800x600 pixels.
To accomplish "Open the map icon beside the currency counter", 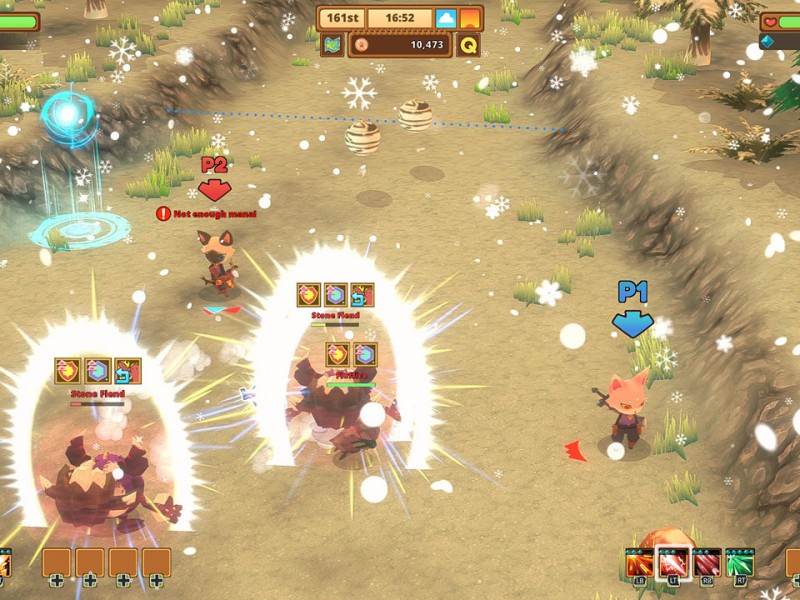I will [x=332, y=44].
